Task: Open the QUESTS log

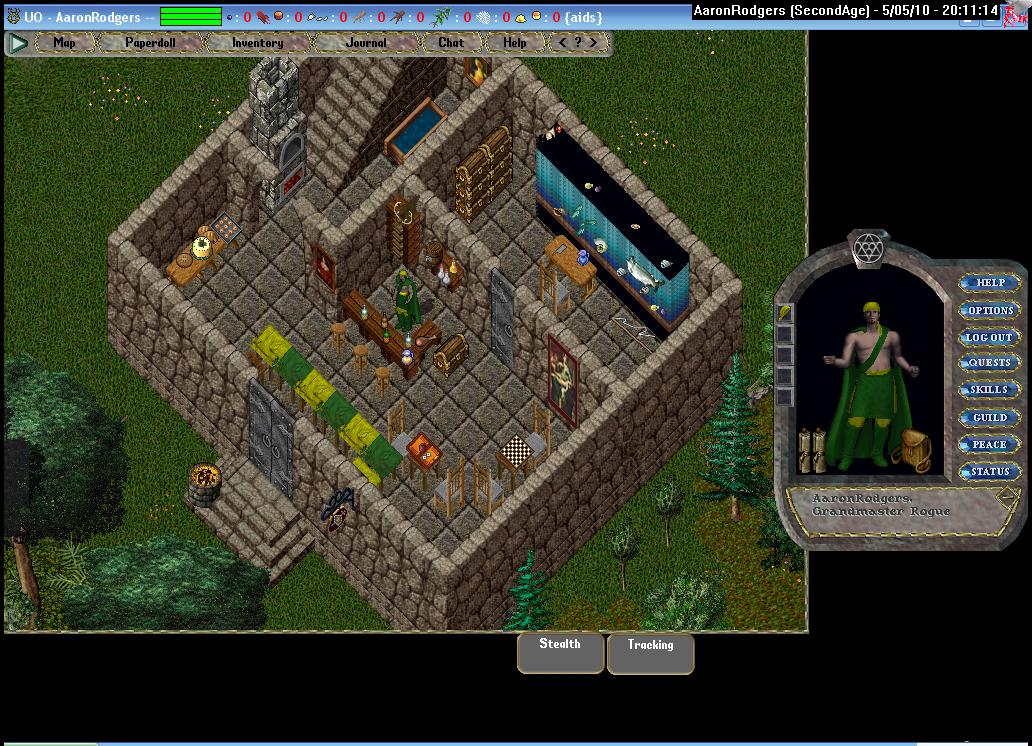Action: (x=990, y=363)
